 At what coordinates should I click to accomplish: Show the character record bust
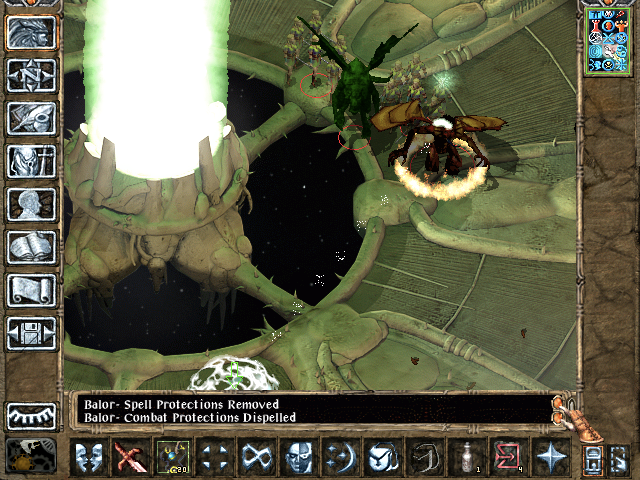(31, 204)
